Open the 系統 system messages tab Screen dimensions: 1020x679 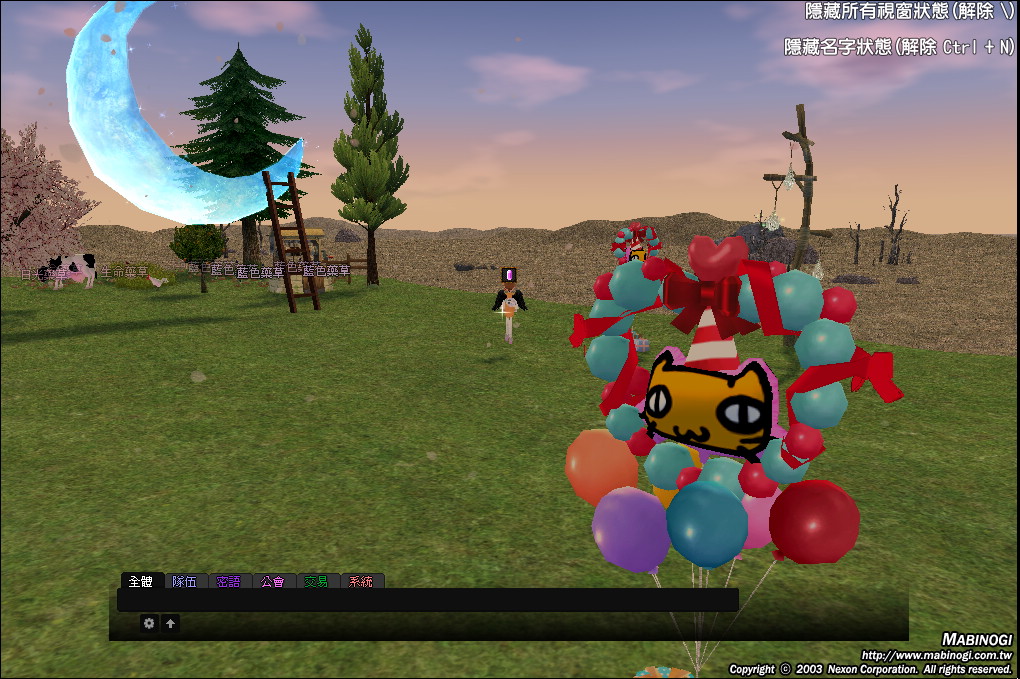[361, 581]
